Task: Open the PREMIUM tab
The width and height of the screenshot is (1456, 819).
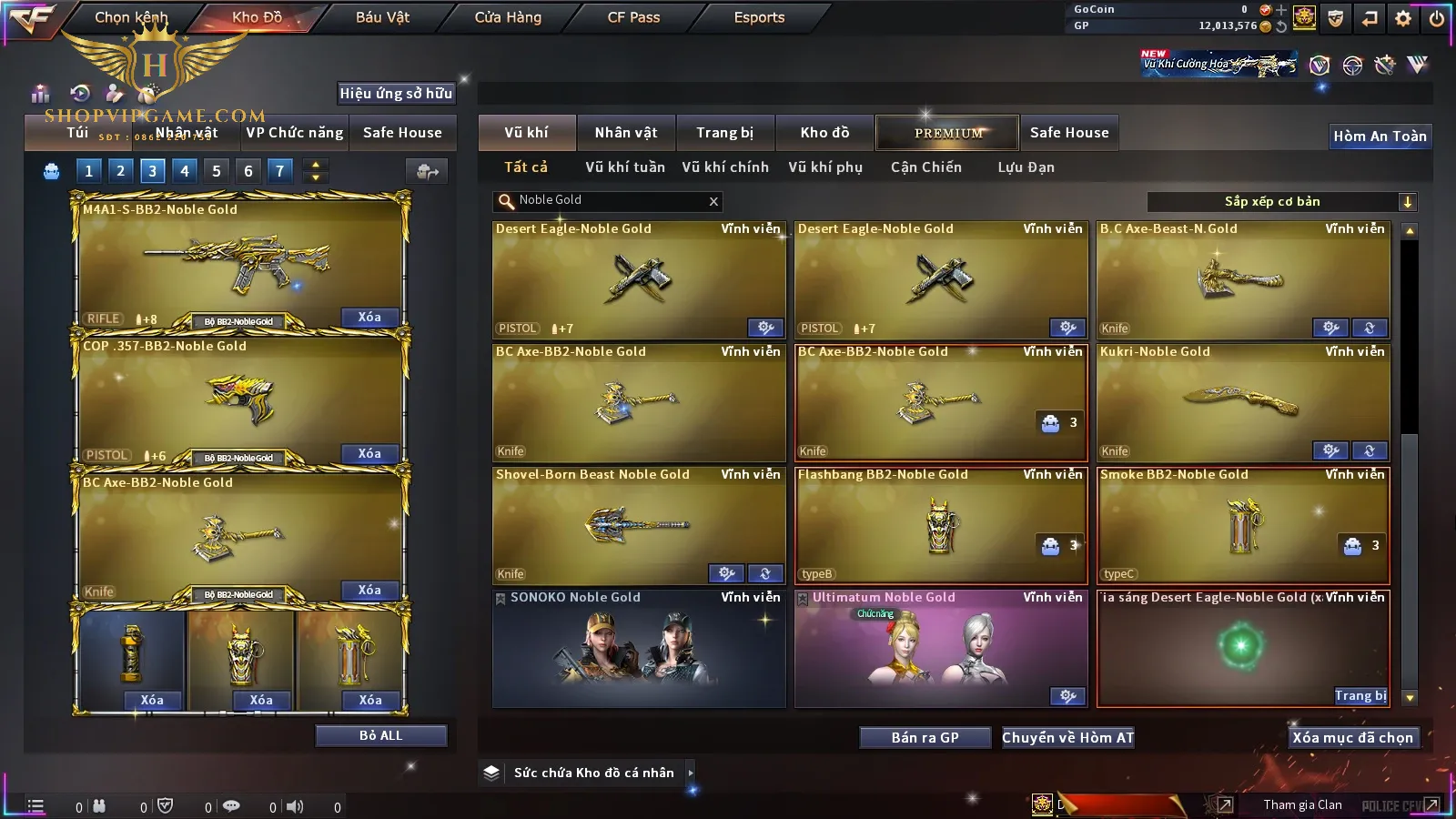Action: pyautogui.click(x=948, y=133)
